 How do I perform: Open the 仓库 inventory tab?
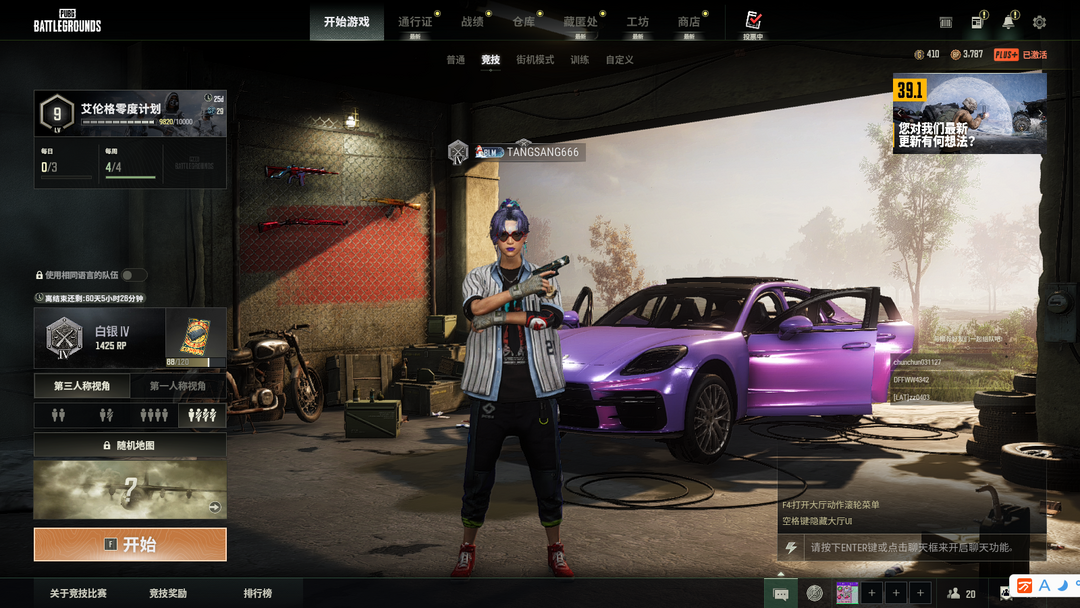(x=524, y=22)
